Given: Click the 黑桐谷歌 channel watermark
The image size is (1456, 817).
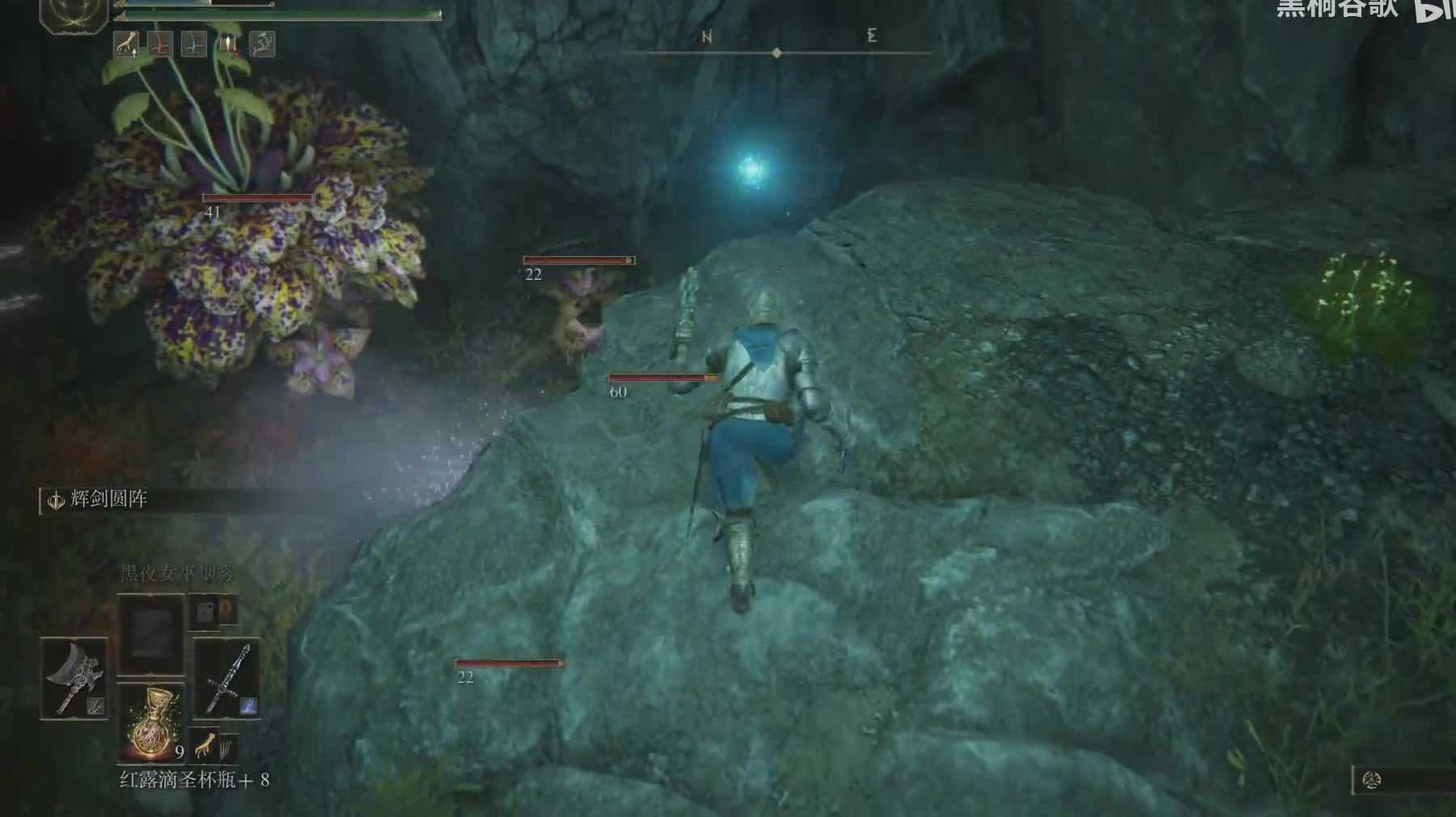Looking at the screenshot, I should point(1336,8).
